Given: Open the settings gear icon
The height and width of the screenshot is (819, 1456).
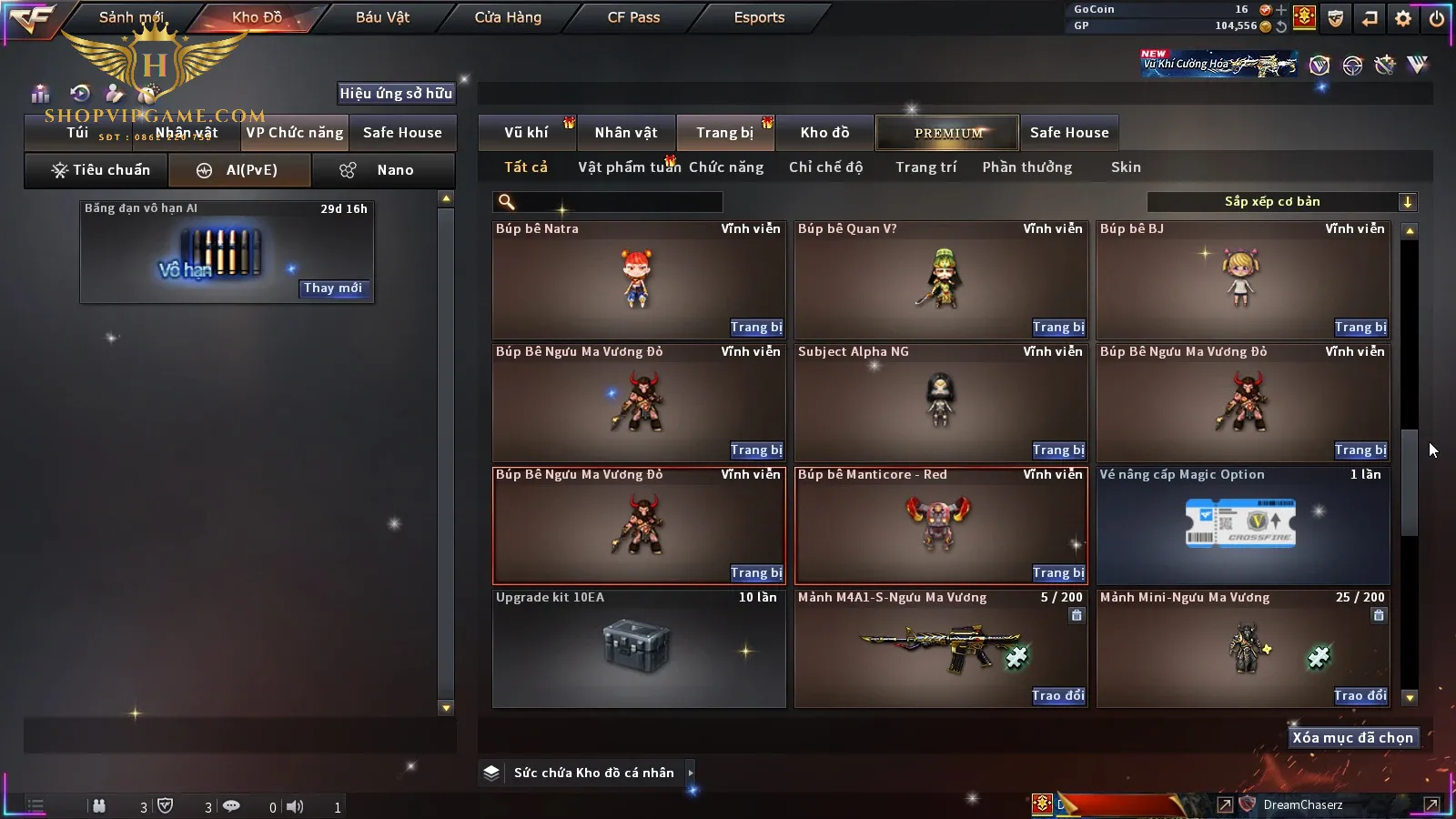Looking at the screenshot, I should [x=1403, y=18].
